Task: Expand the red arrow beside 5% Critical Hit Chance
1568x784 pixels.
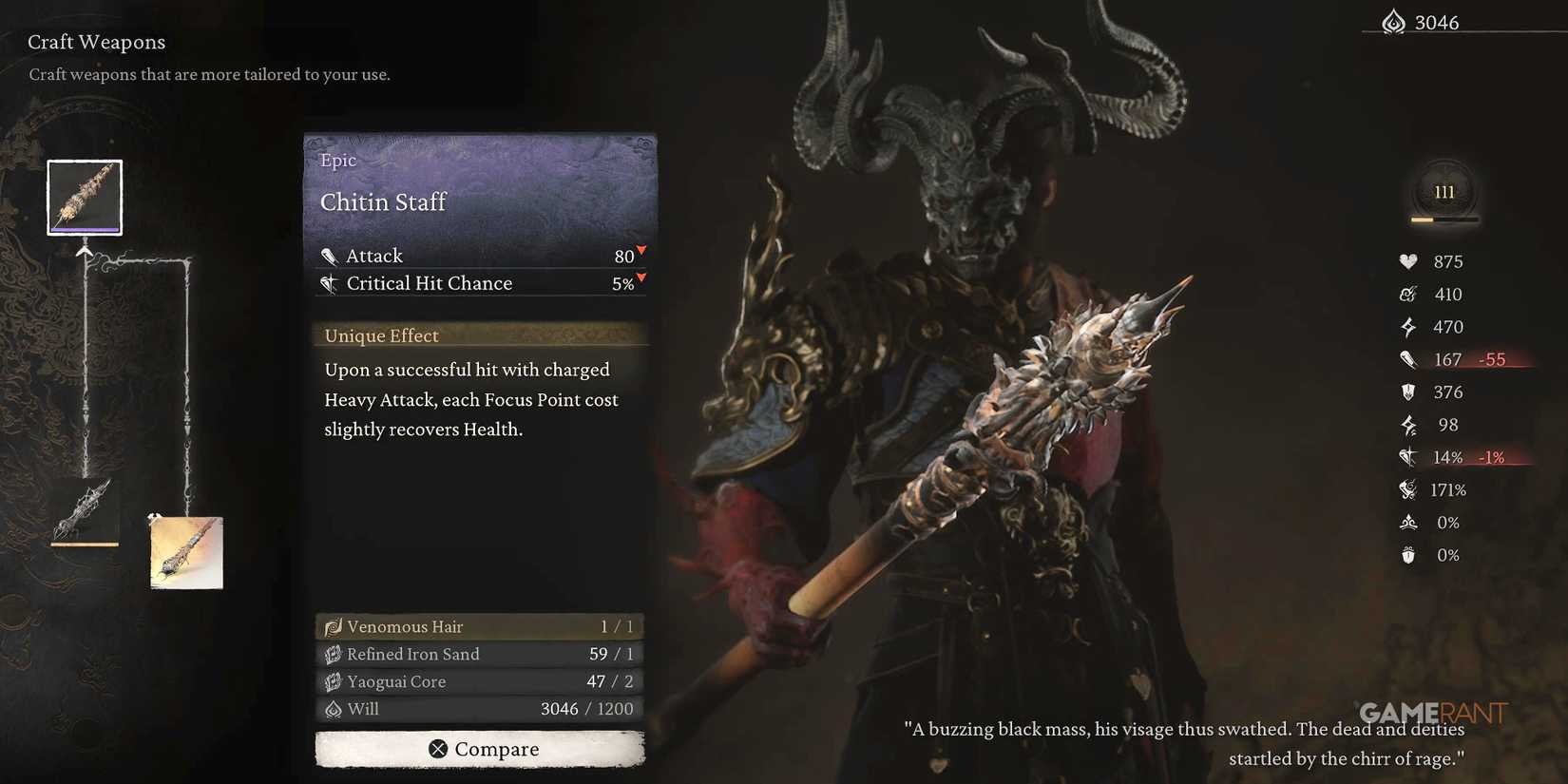Action: [641, 278]
